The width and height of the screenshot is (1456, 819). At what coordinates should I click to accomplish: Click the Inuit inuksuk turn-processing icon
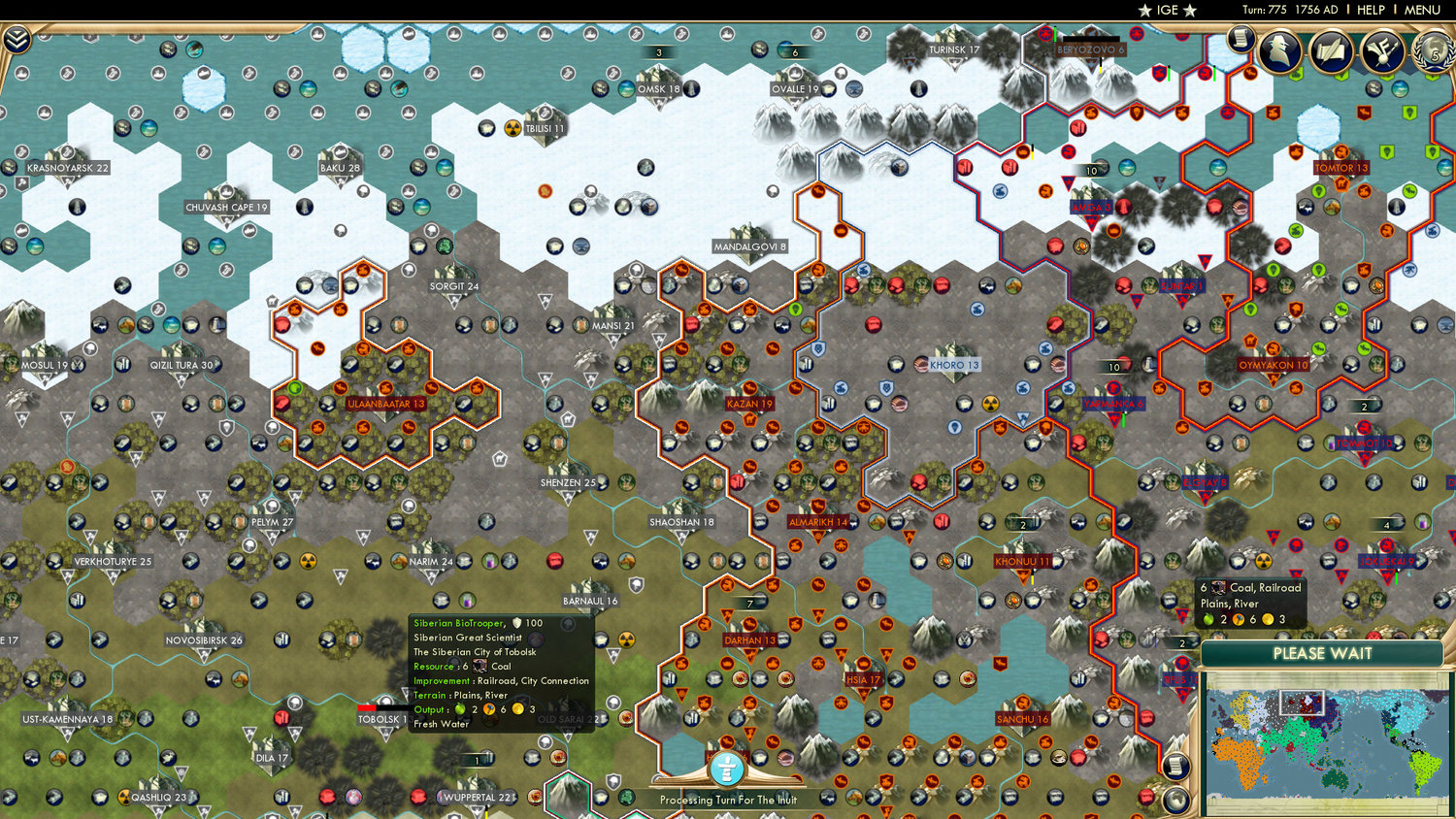(726, 770)
